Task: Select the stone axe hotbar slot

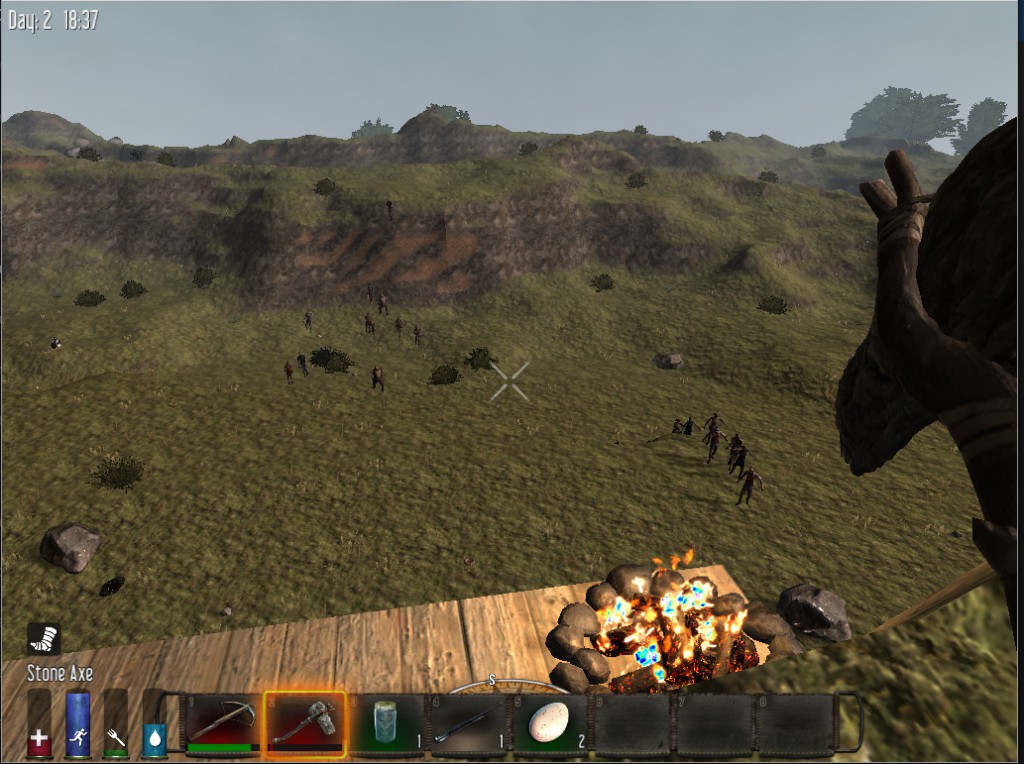Action: click(x=304, y=723)
